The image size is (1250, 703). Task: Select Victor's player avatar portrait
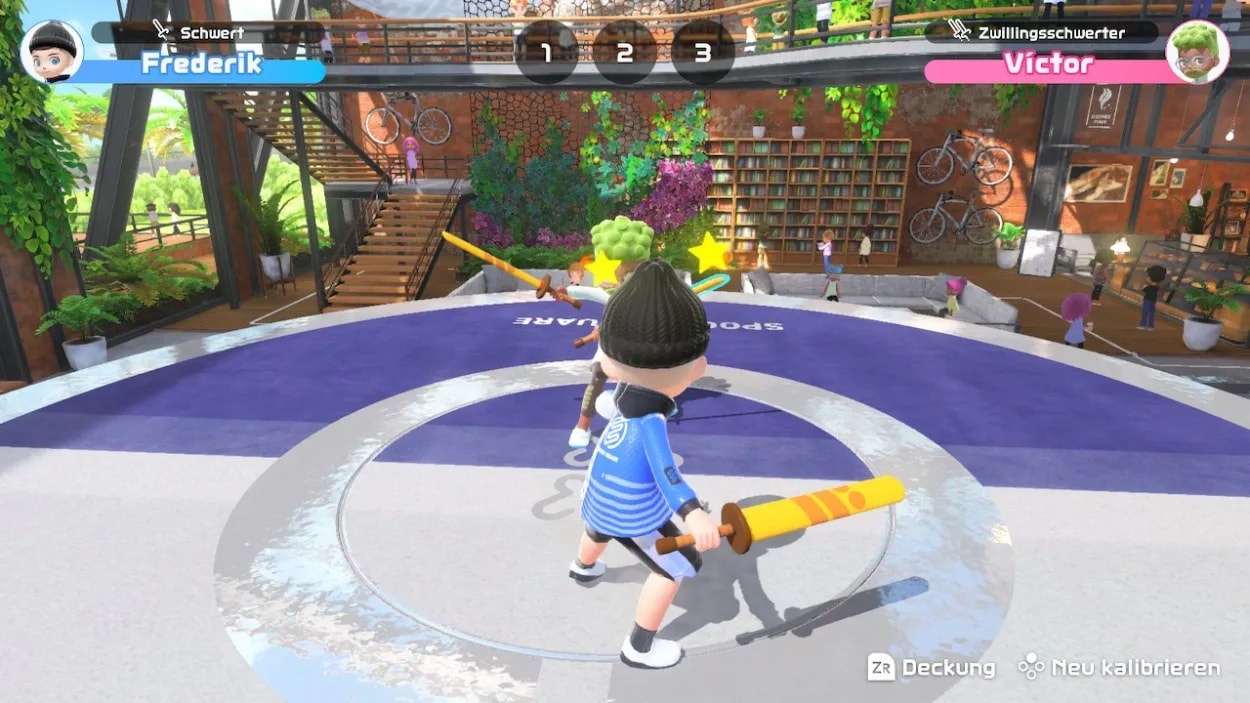click(x=1197, y=52)
